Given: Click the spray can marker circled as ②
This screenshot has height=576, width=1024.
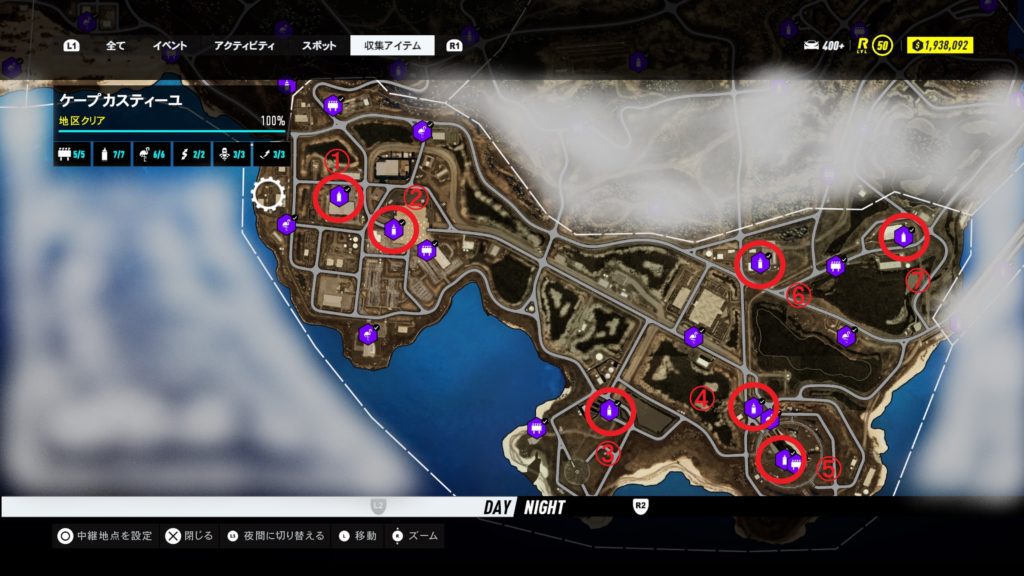Looking at the screenshot, I should pyautogui.click(x=394, y=229).
